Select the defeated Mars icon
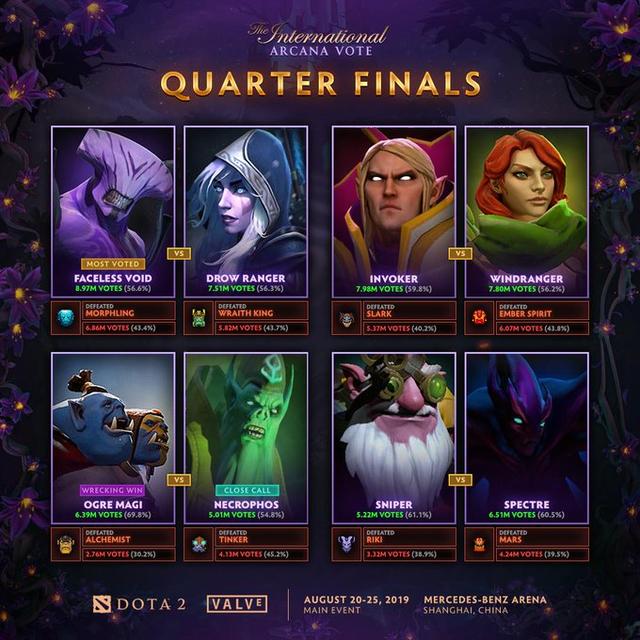Viewport: 640px width, 640px height. 481,544
